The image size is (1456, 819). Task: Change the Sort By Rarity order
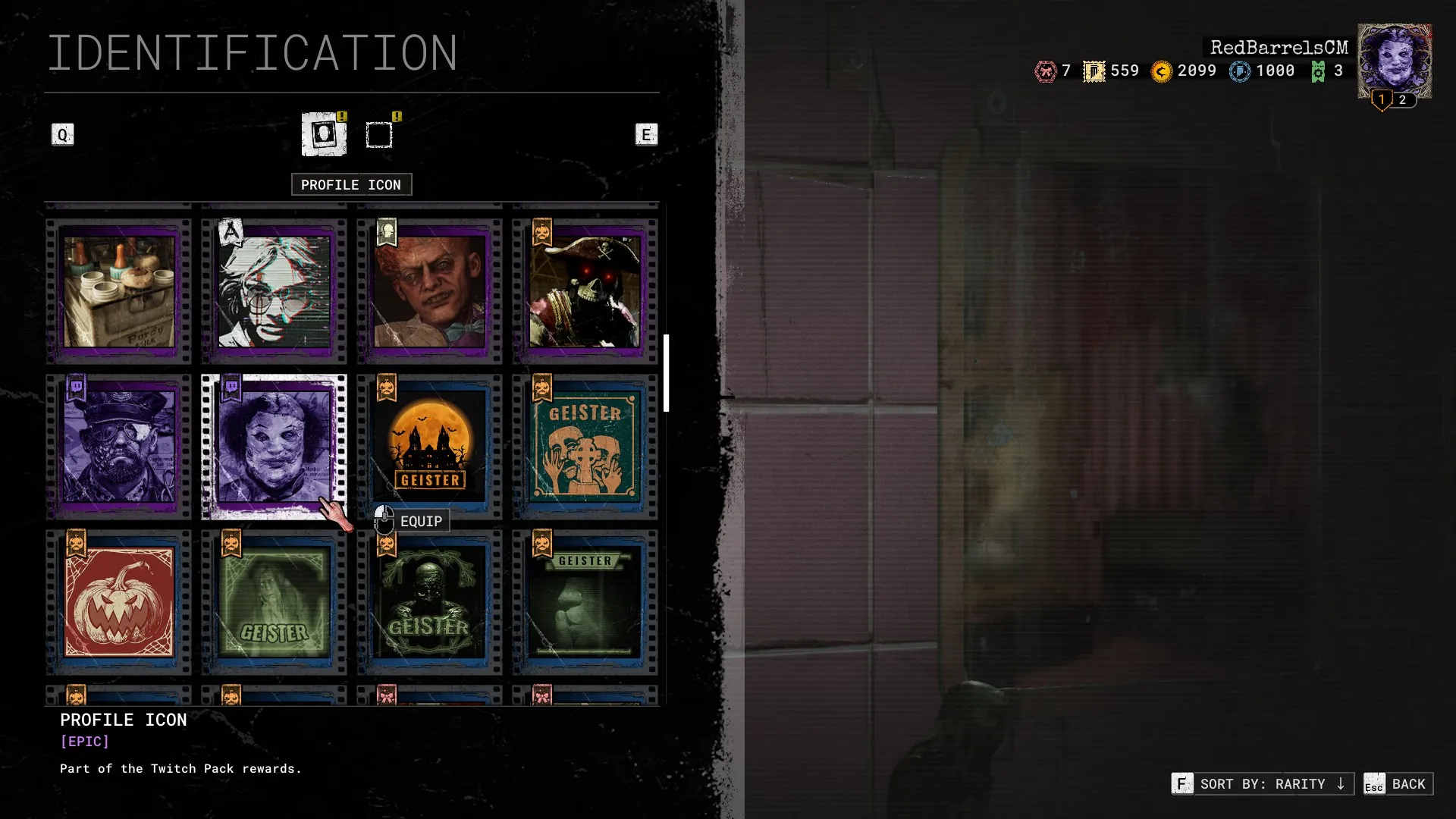(1263, 783)
